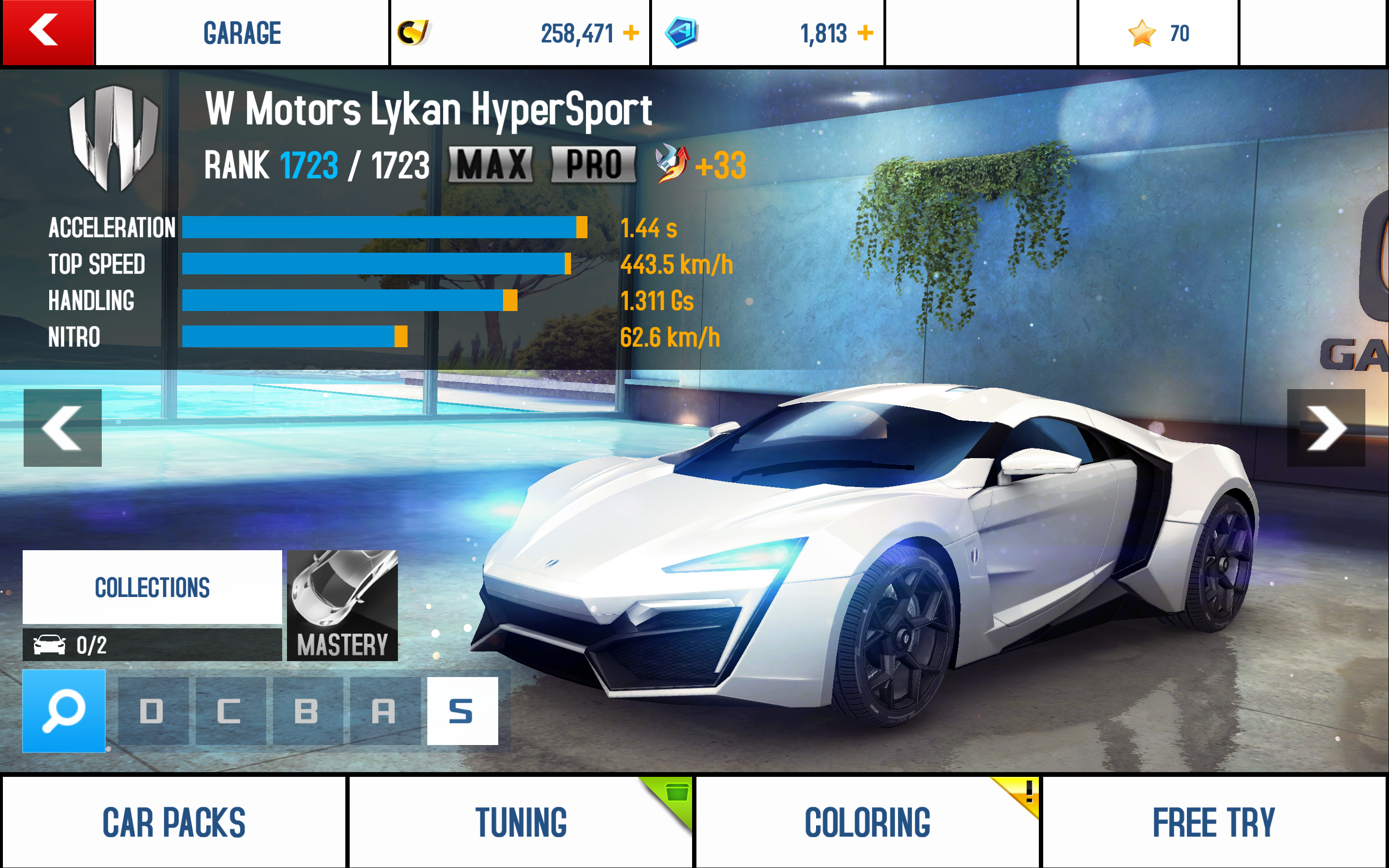Show the previous car in the garage
This screenshot has height=868, width=1389.
(63, 428)
